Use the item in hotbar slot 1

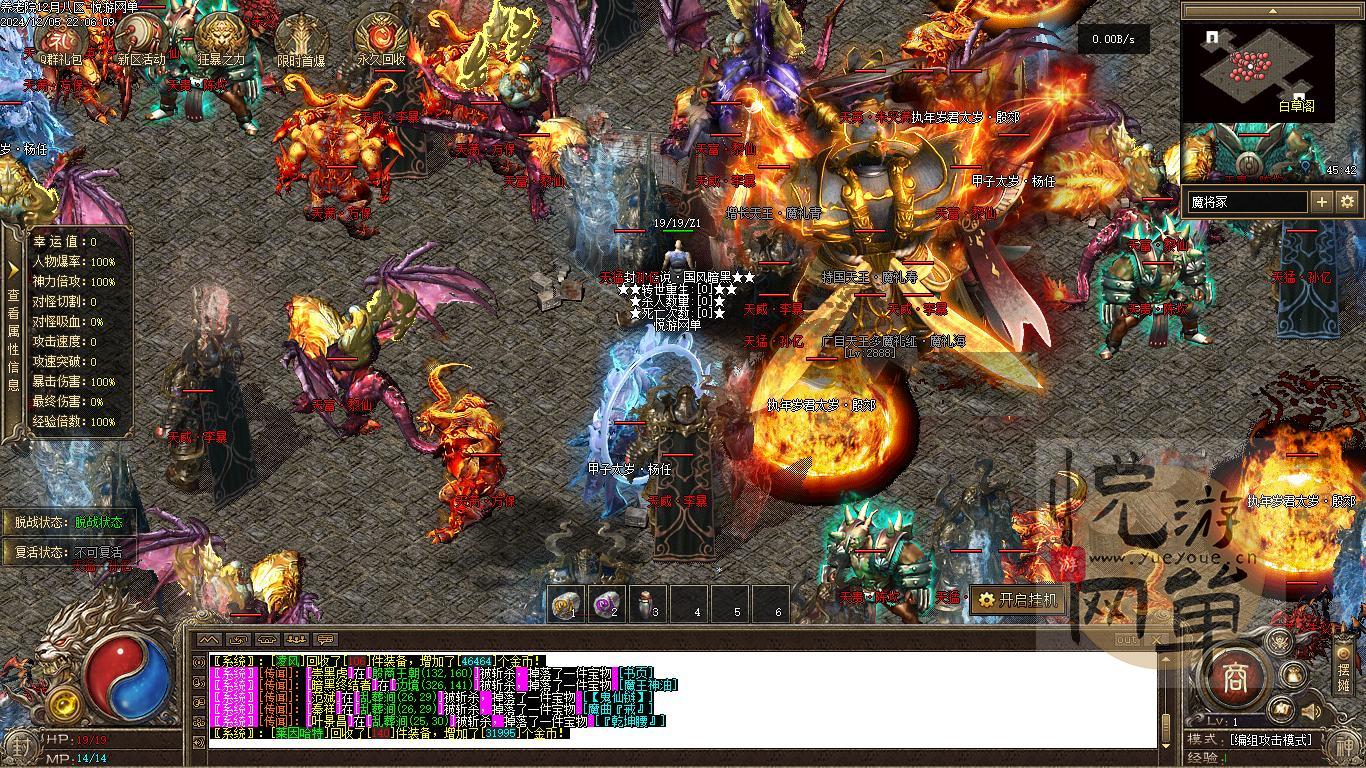(x=568, y=603)
